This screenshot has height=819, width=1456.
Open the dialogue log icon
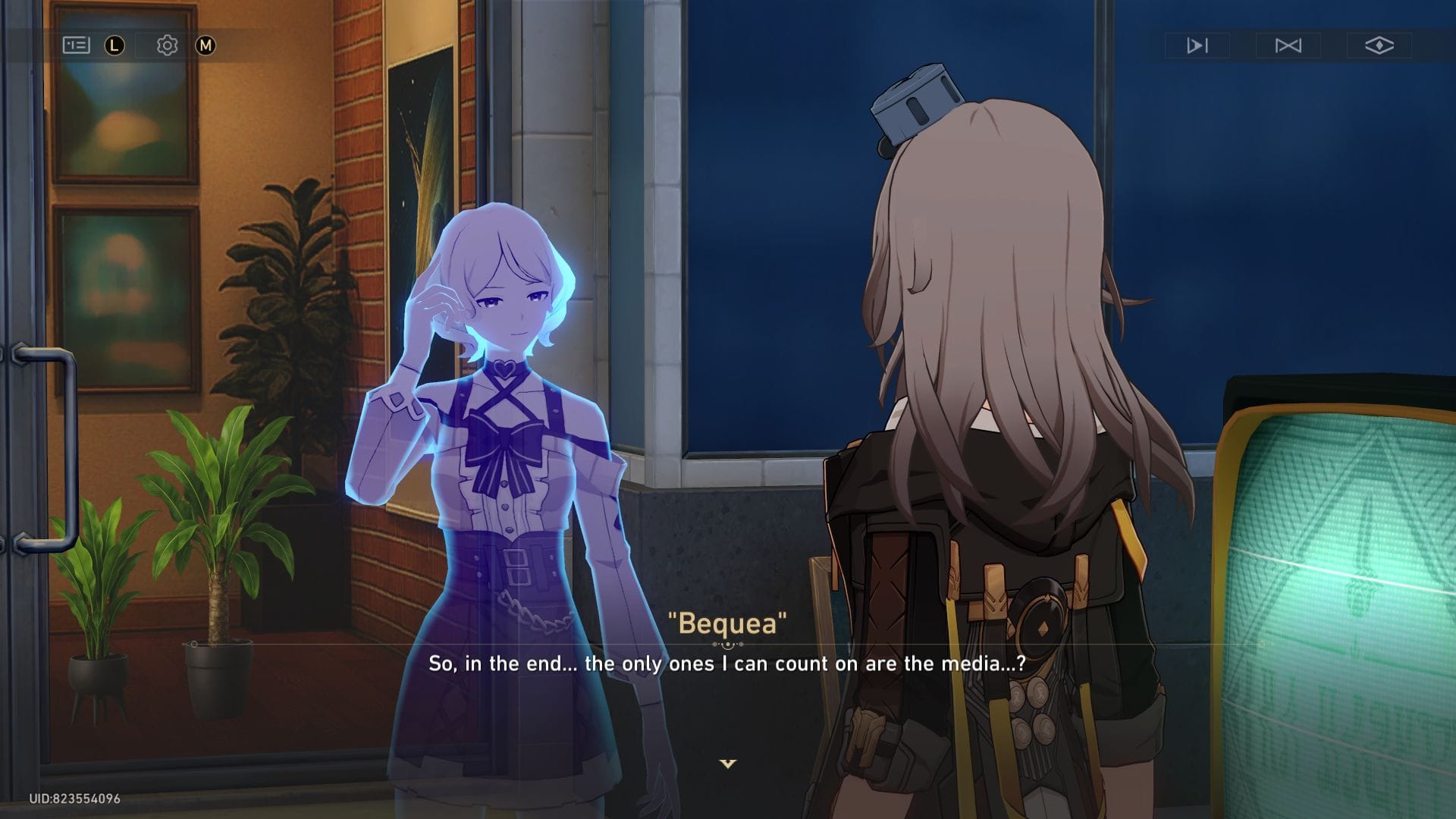[76, 45]
